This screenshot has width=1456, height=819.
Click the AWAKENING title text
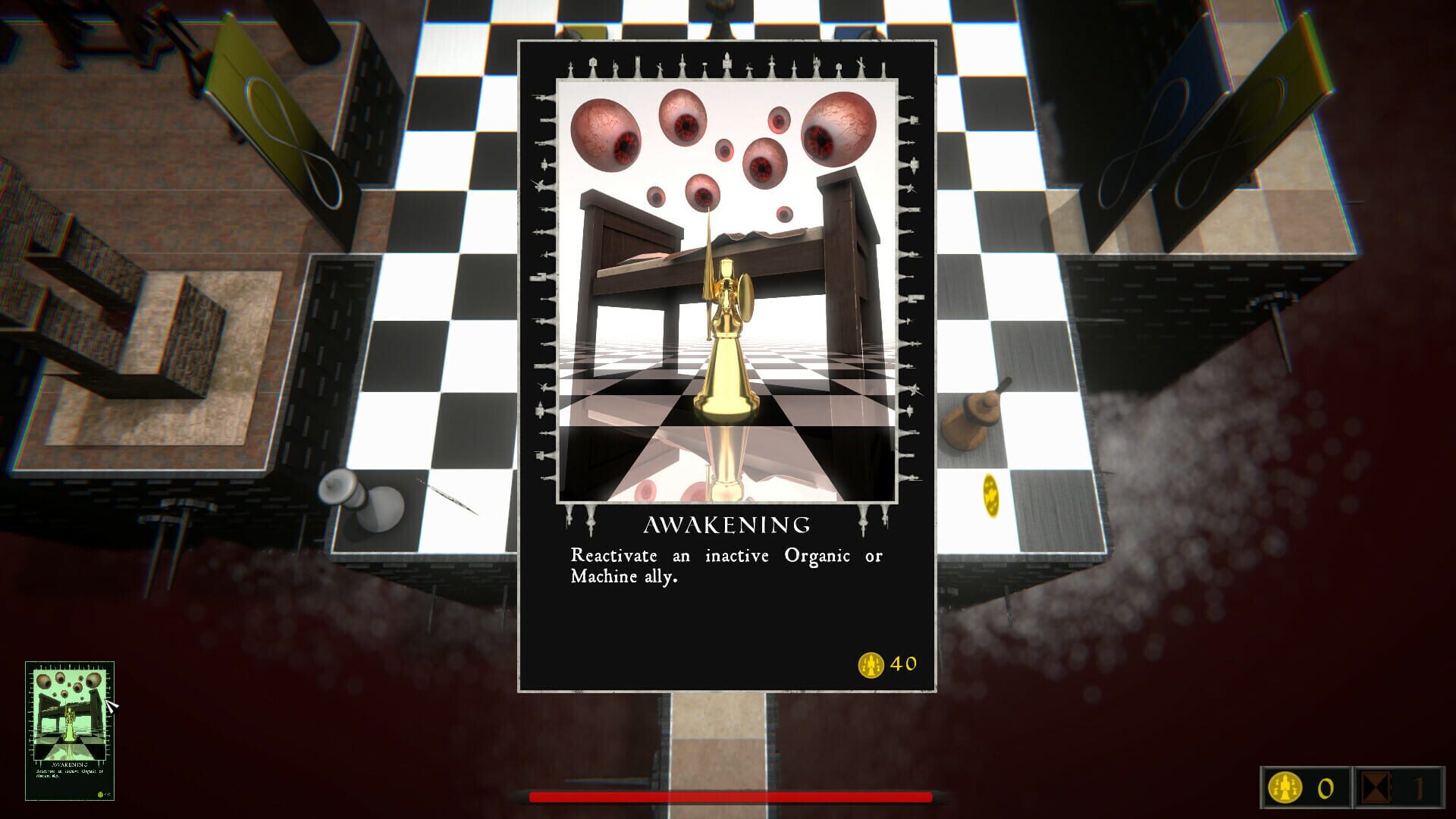pos(726,524)
